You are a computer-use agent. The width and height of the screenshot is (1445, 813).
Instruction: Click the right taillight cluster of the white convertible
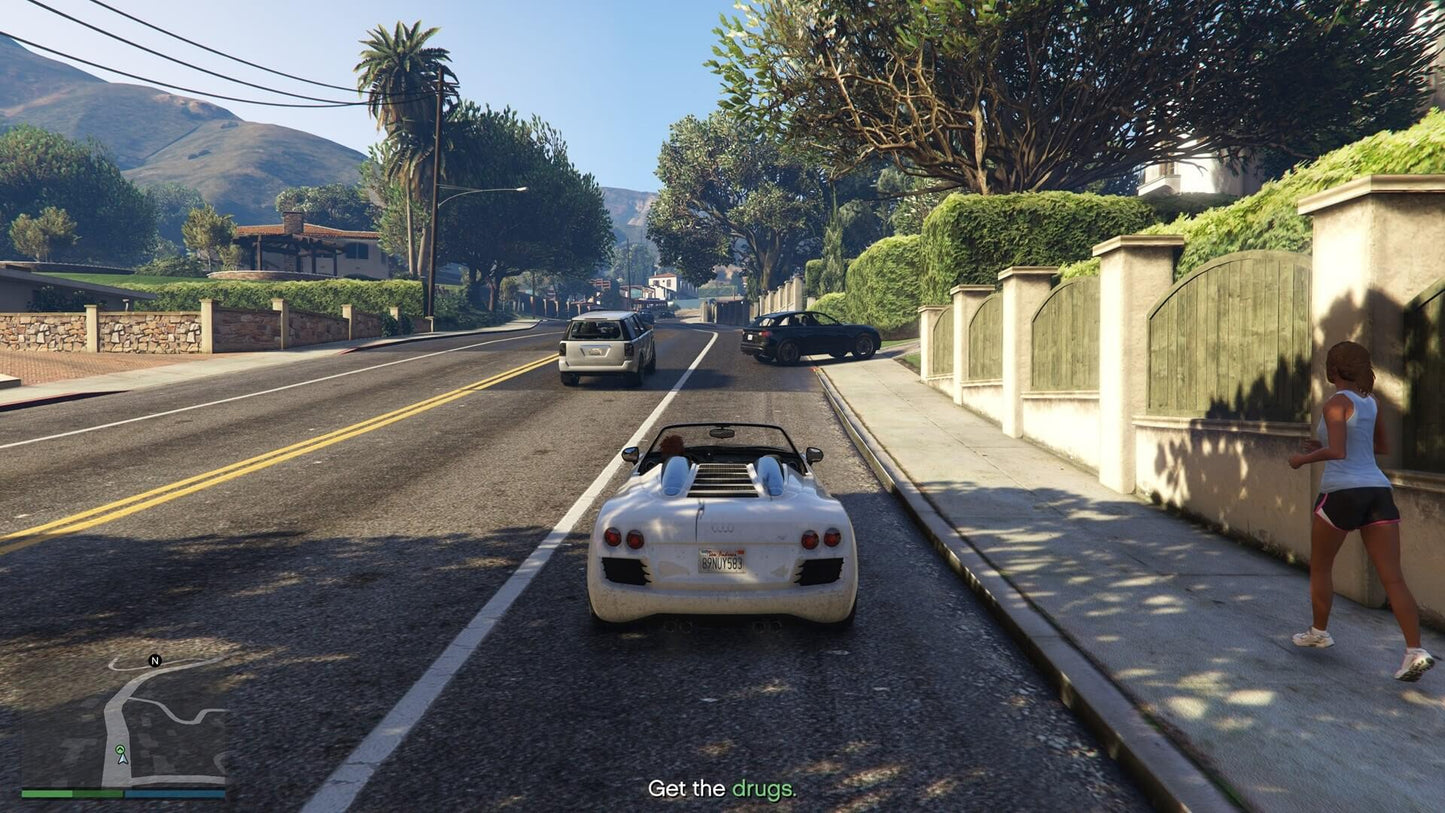[x=818, y=537]
